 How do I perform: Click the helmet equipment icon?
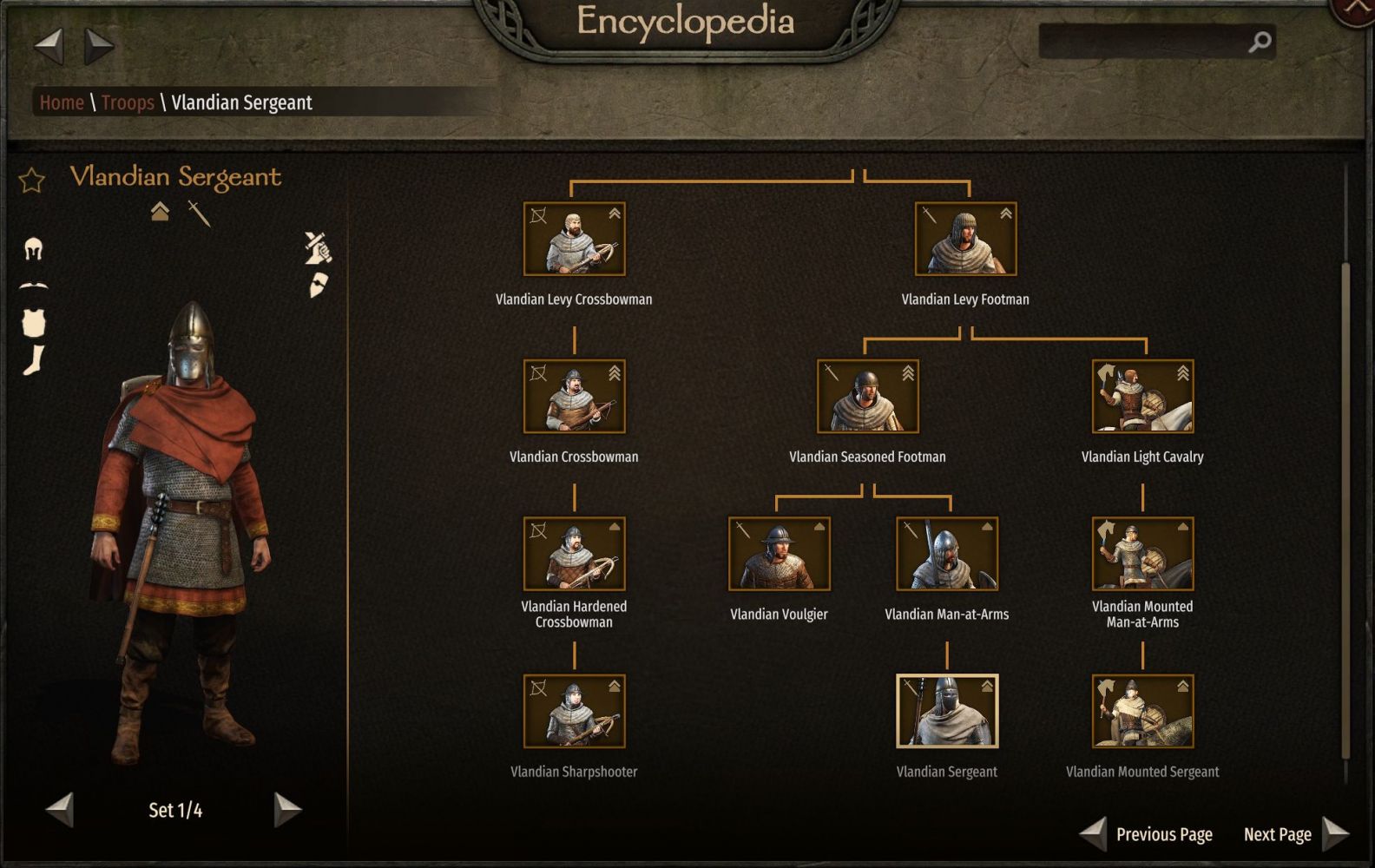(33, 249)
